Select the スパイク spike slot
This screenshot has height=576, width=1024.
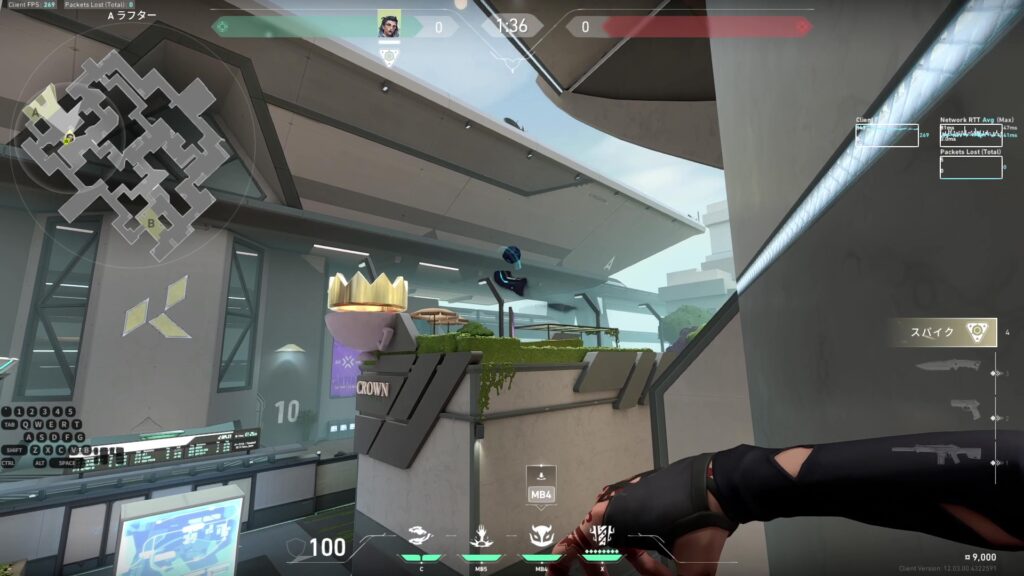[x=941, y=333]
